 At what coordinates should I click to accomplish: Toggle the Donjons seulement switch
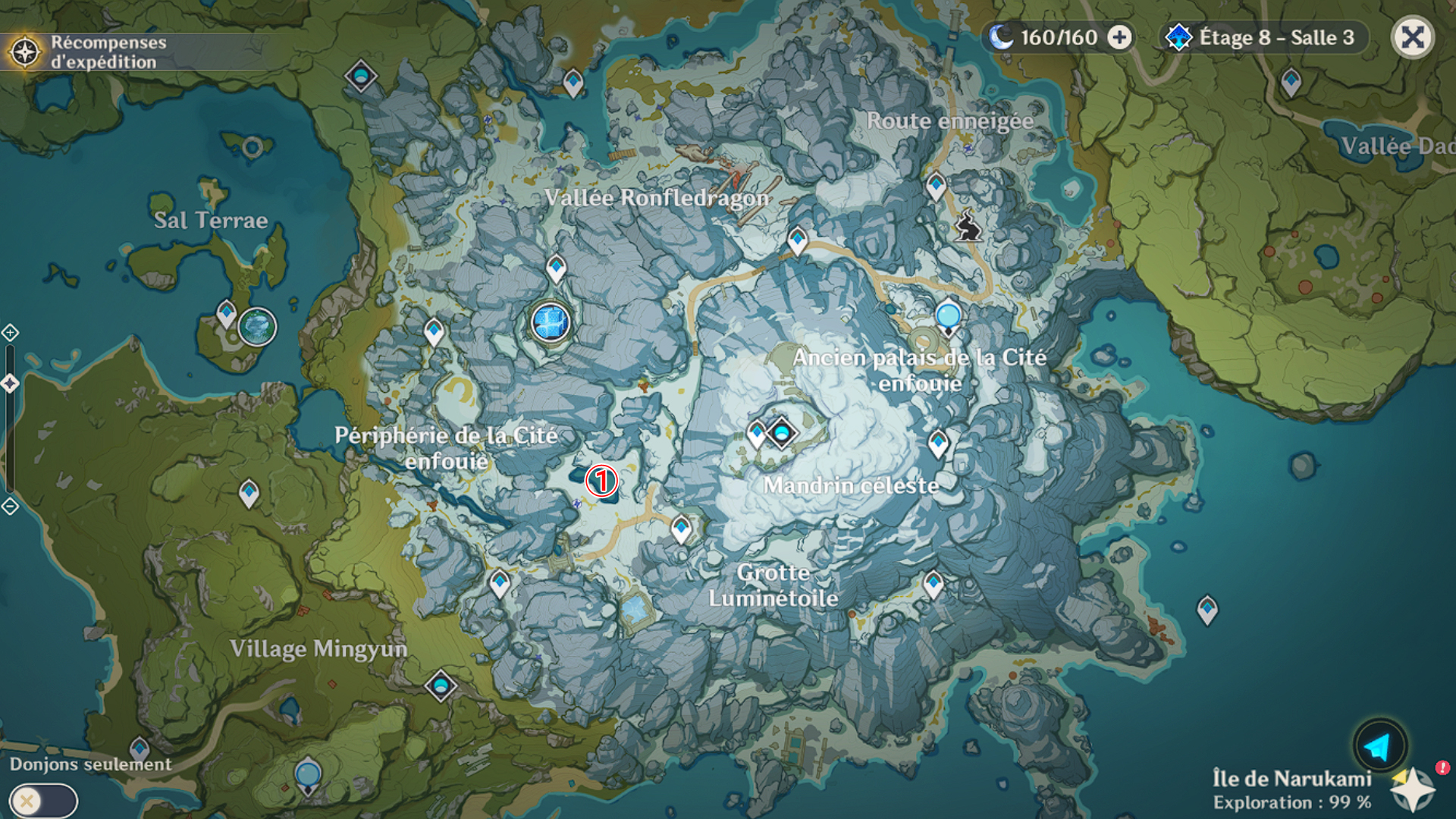click(x=42, y=801)
